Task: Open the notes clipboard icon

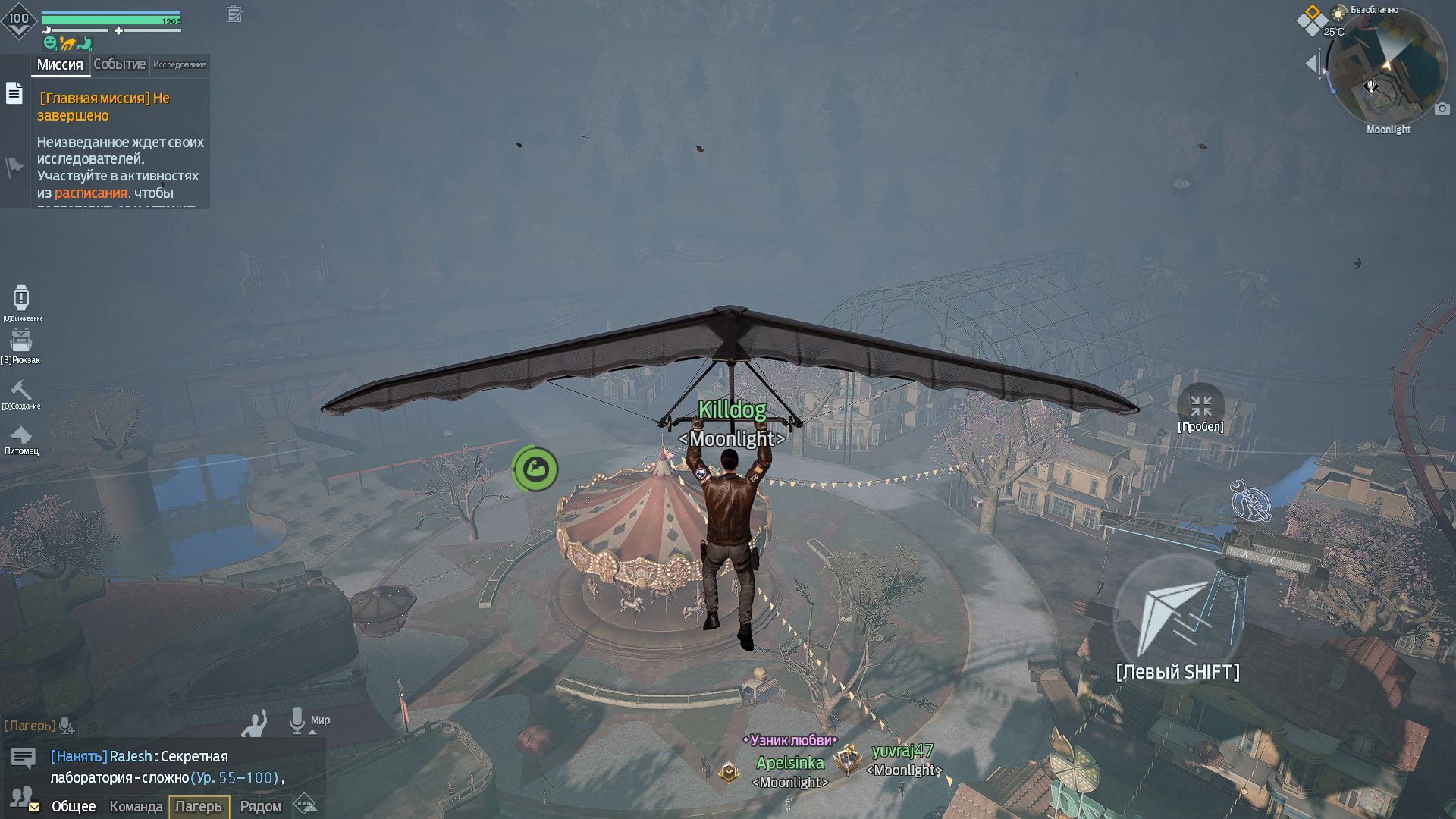Action: pos(234,14)
